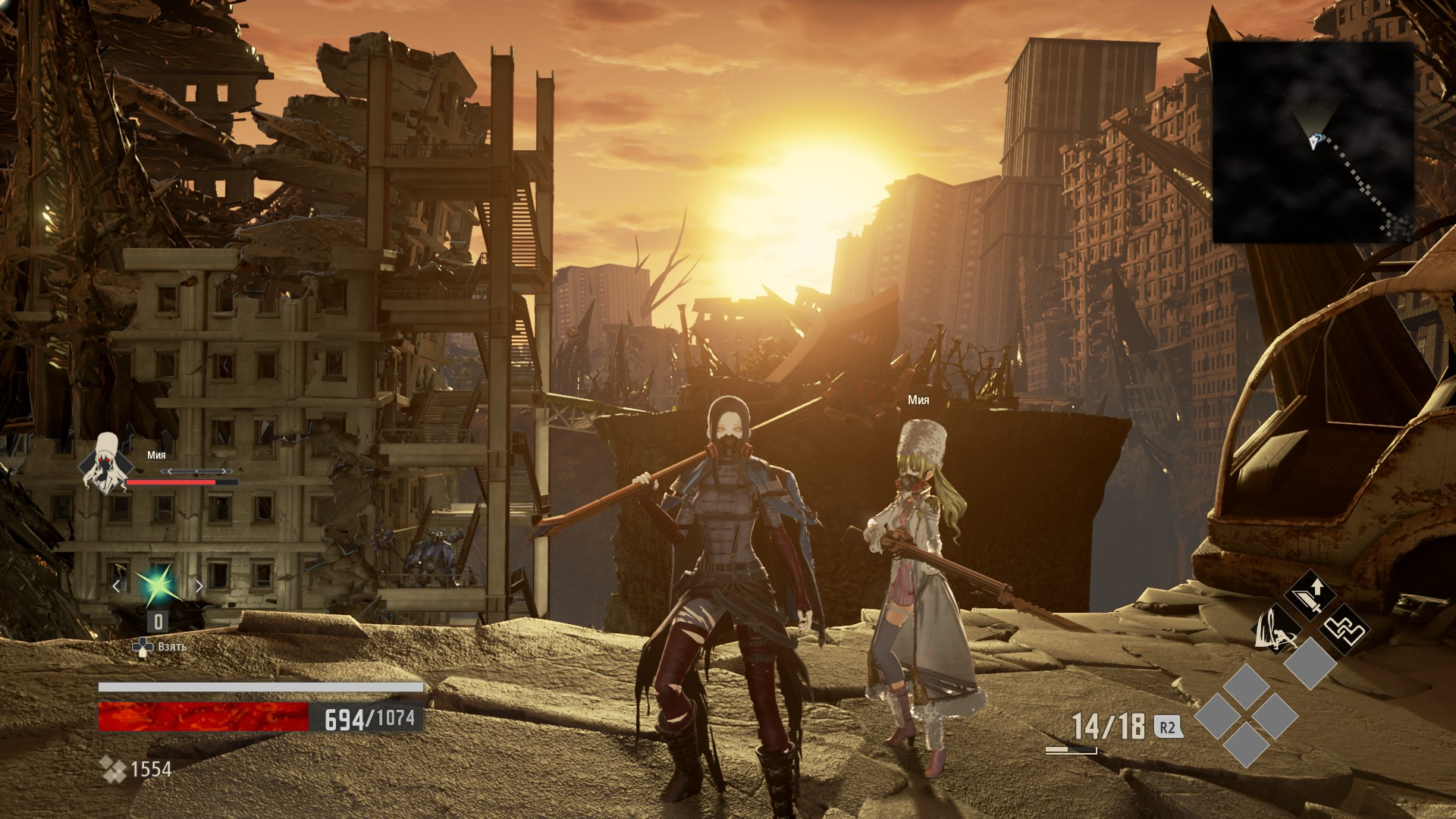
Task: Cycle to the previous quick item arrow
Action: pos(117,585)
